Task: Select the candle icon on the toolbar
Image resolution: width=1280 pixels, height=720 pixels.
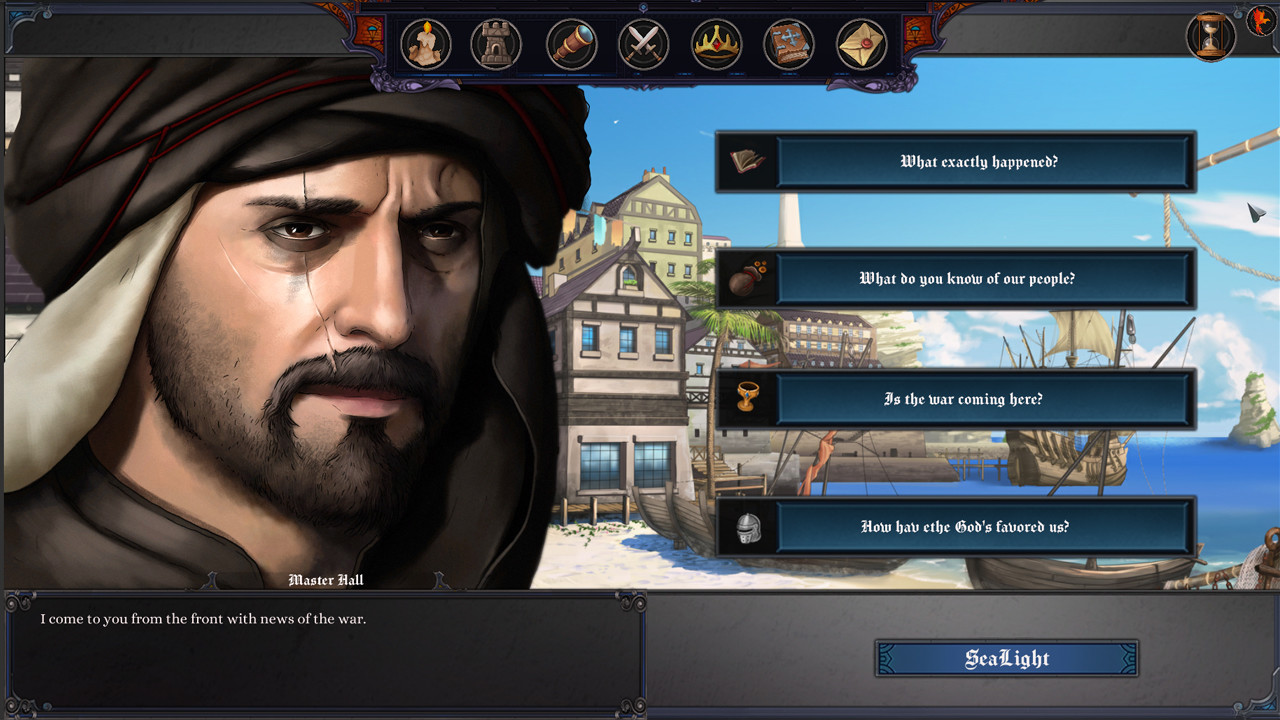Action: [427, 44]
